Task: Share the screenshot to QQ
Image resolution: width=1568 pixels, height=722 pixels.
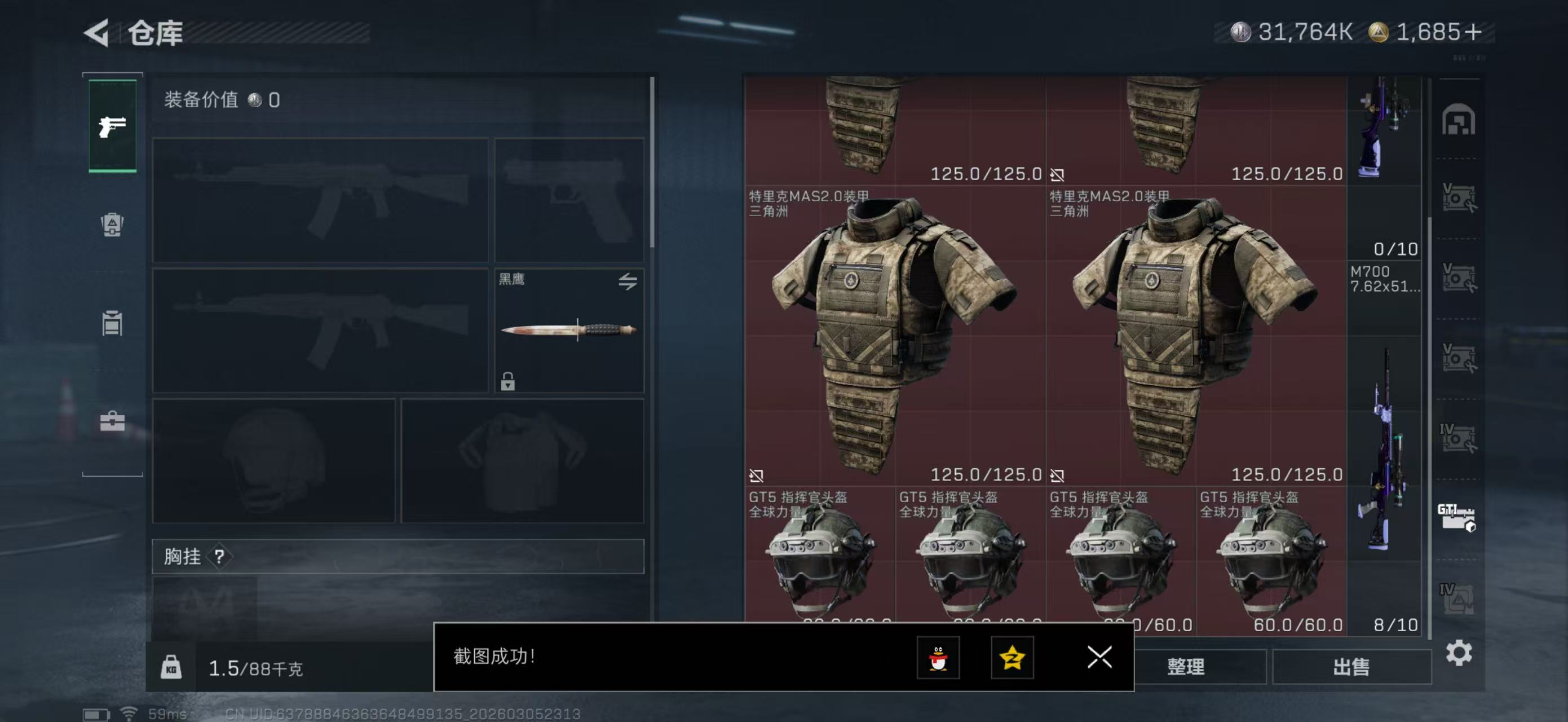Action: click(x=938, y=658)
